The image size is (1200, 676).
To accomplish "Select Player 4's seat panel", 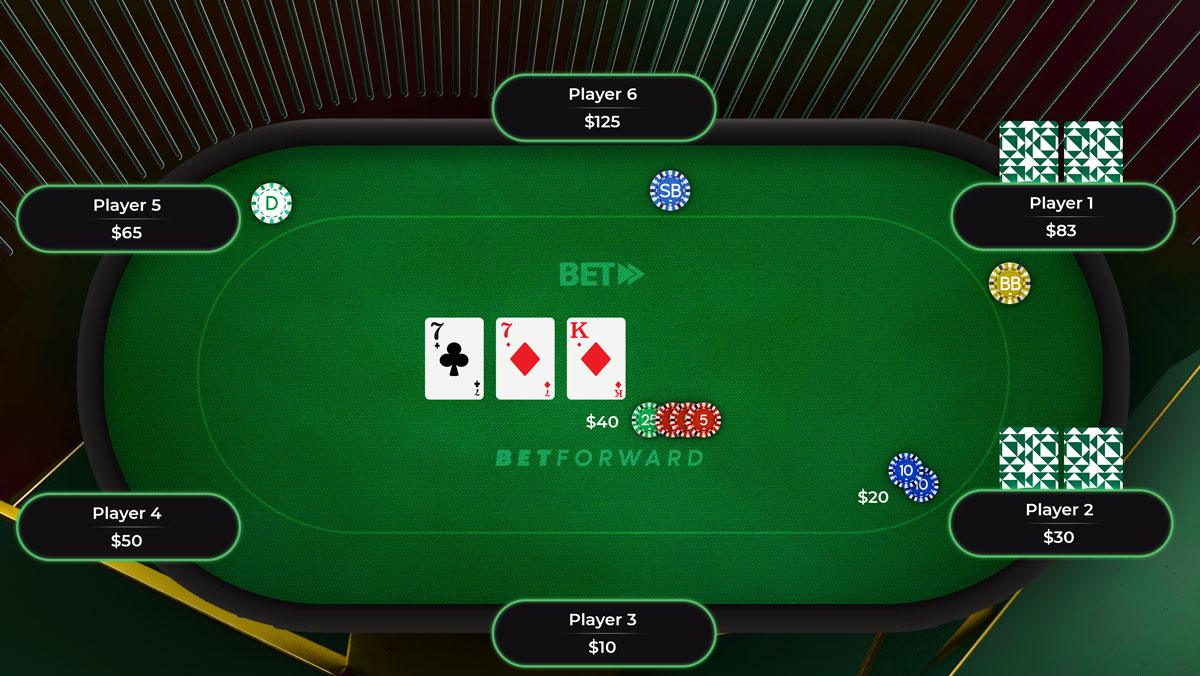I will 127,527.
